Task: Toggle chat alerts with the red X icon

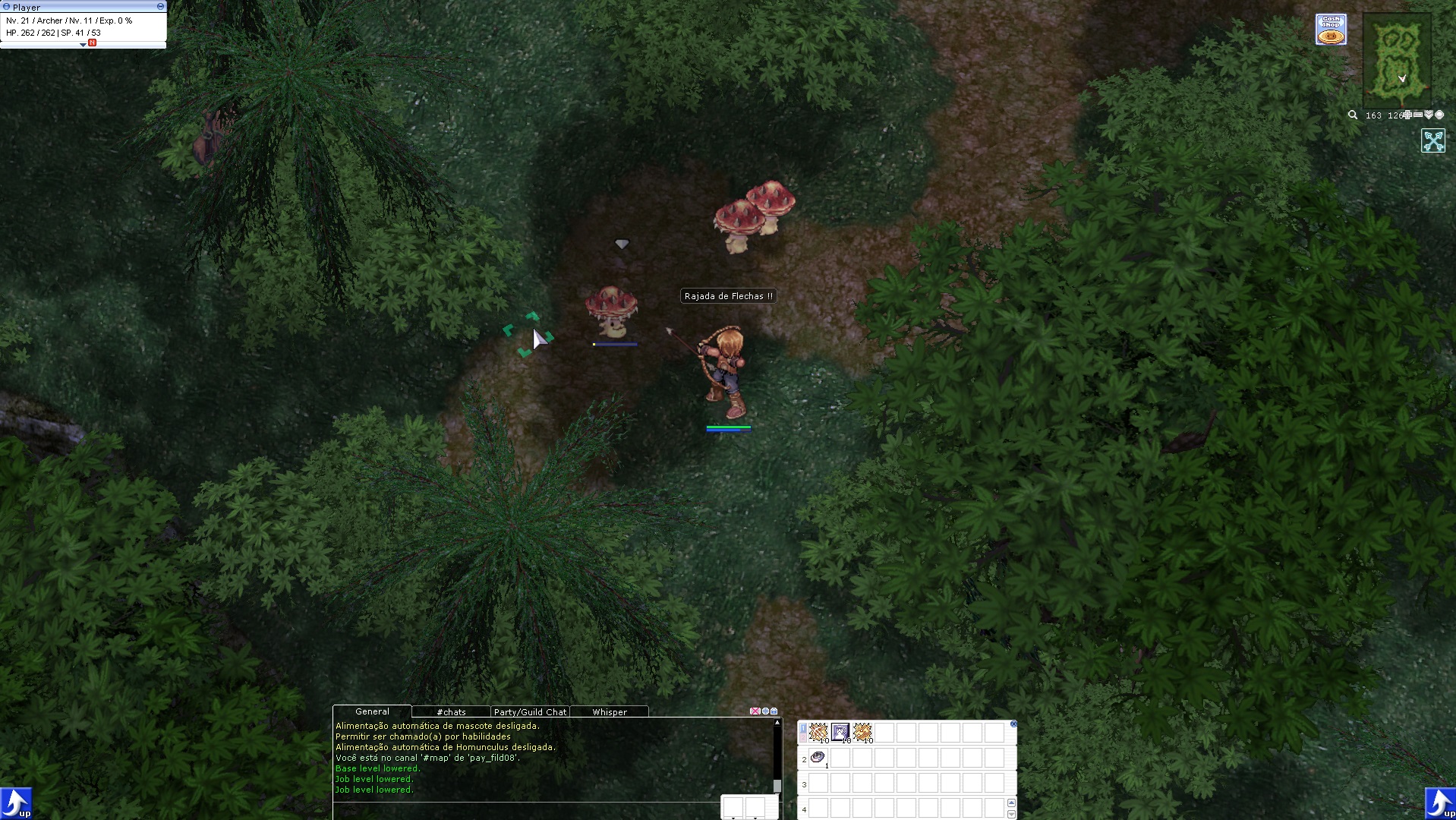Action: (755, 711)
